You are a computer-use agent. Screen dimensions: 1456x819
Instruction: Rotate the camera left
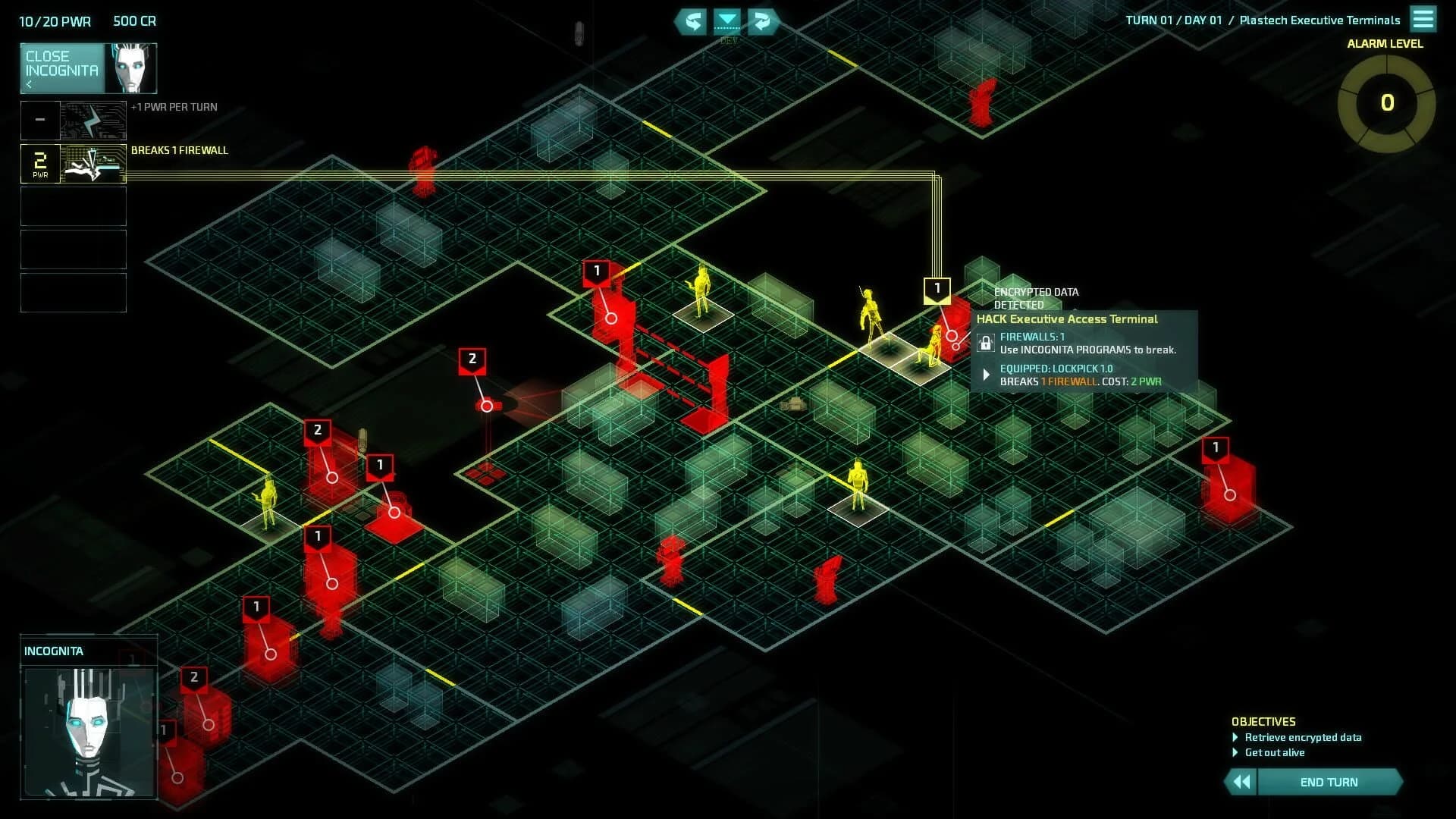692,22
